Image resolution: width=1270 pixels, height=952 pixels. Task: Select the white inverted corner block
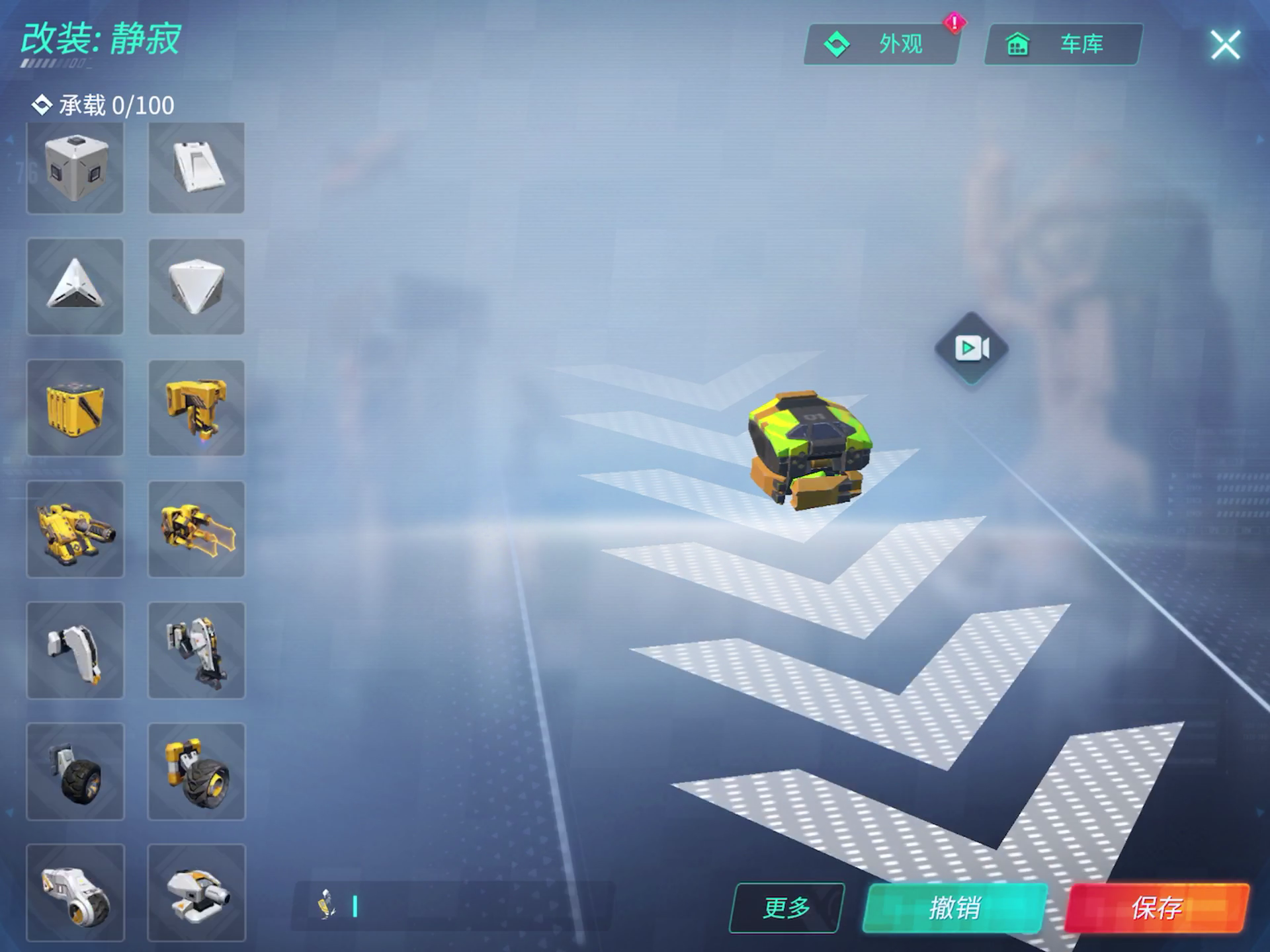[x=196, y=287]
